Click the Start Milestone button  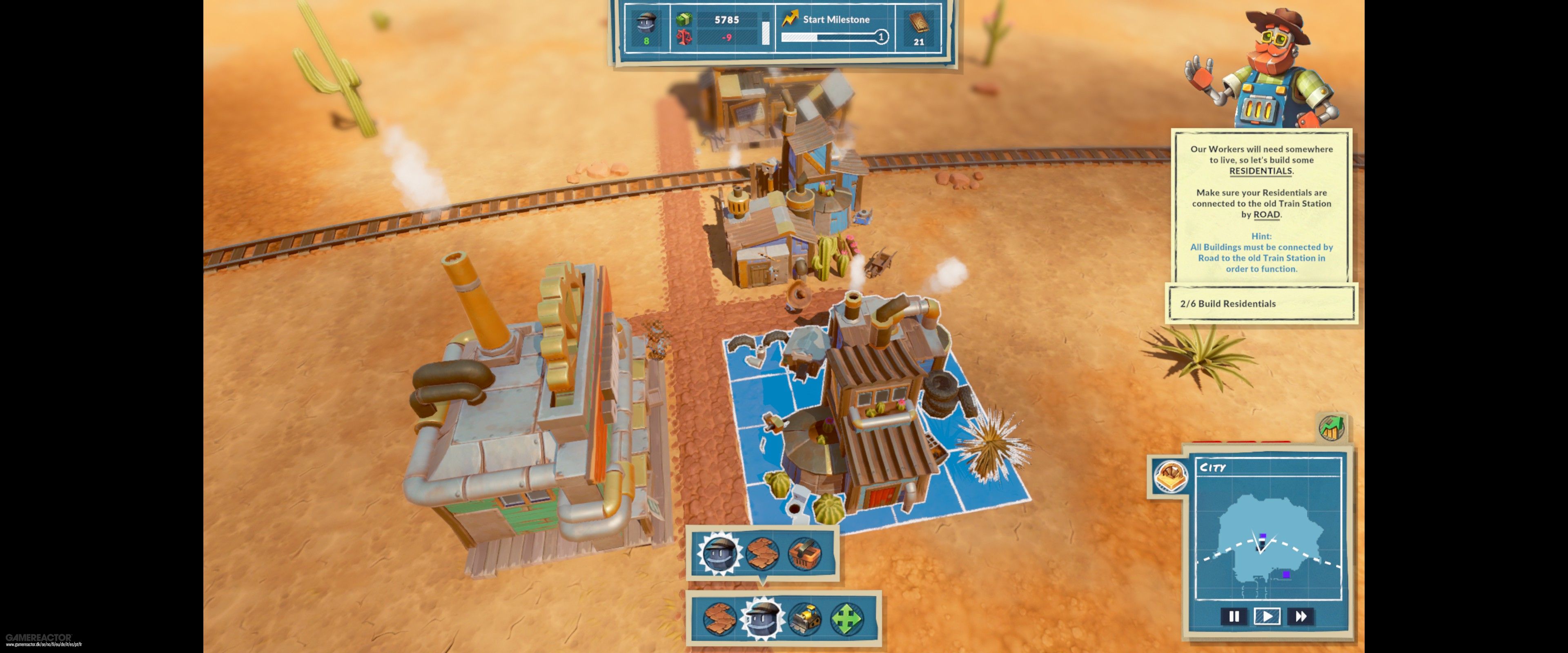835,20
